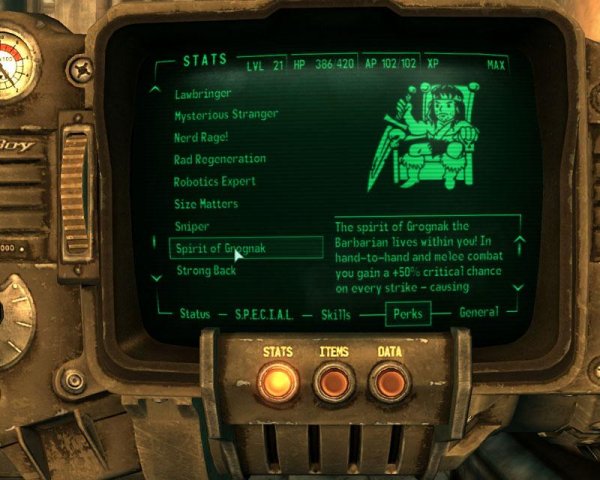Screen dimensions: 600x480
Task: Select the Strong Back perk
Action: point(204,271)
